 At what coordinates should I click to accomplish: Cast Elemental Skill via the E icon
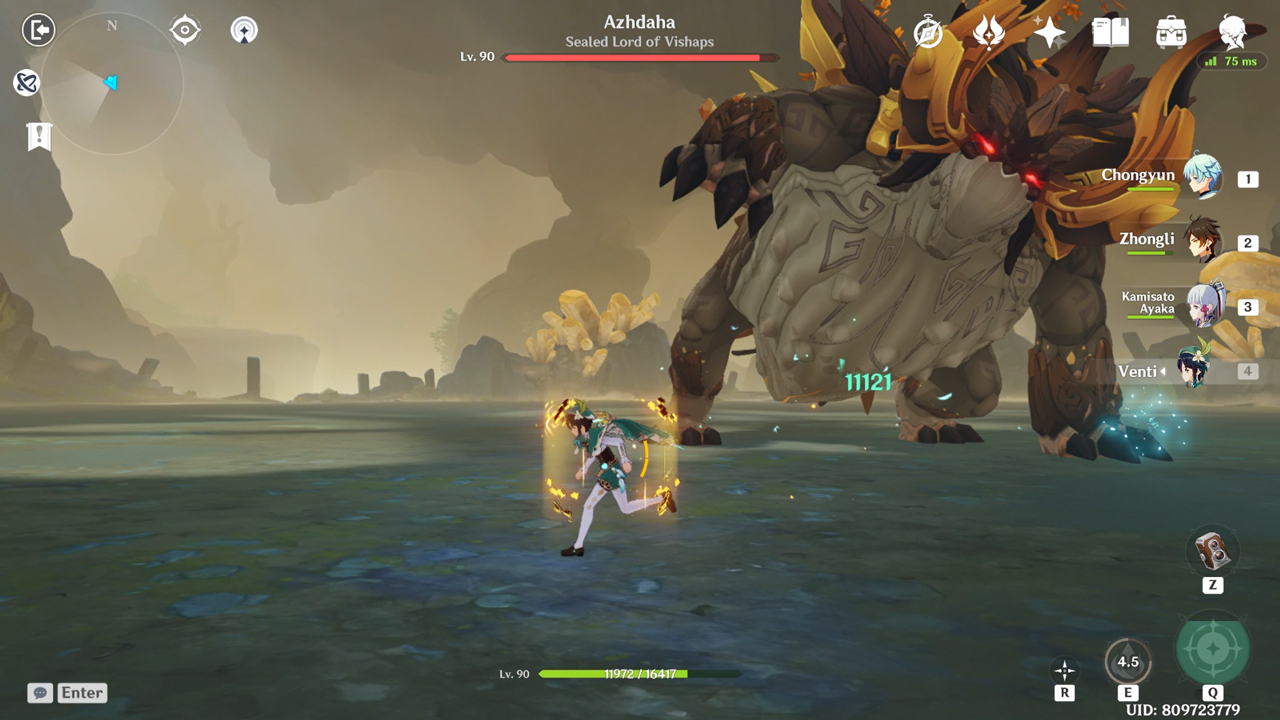[1128, 660]
